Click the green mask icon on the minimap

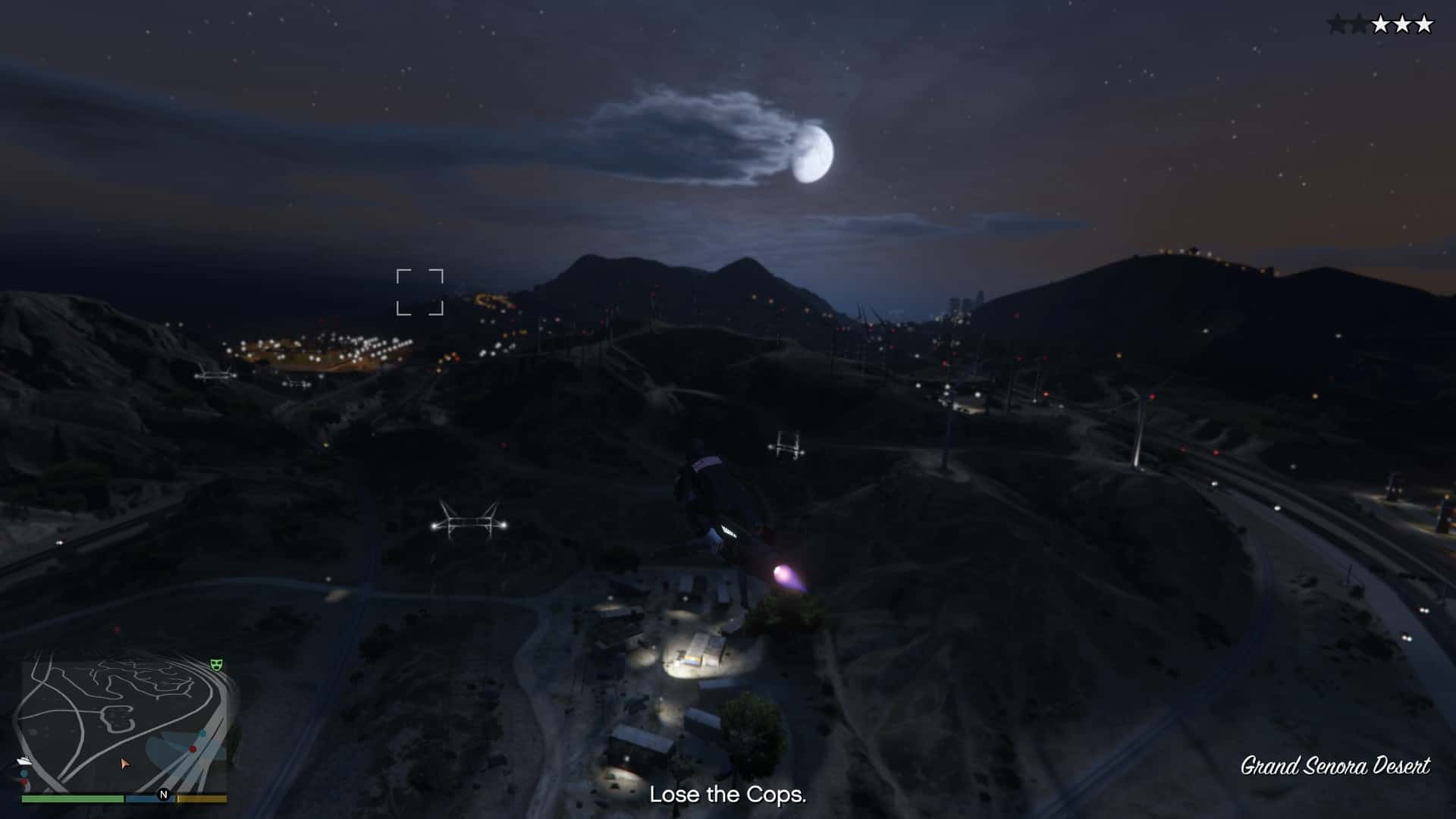click(216, 664)
